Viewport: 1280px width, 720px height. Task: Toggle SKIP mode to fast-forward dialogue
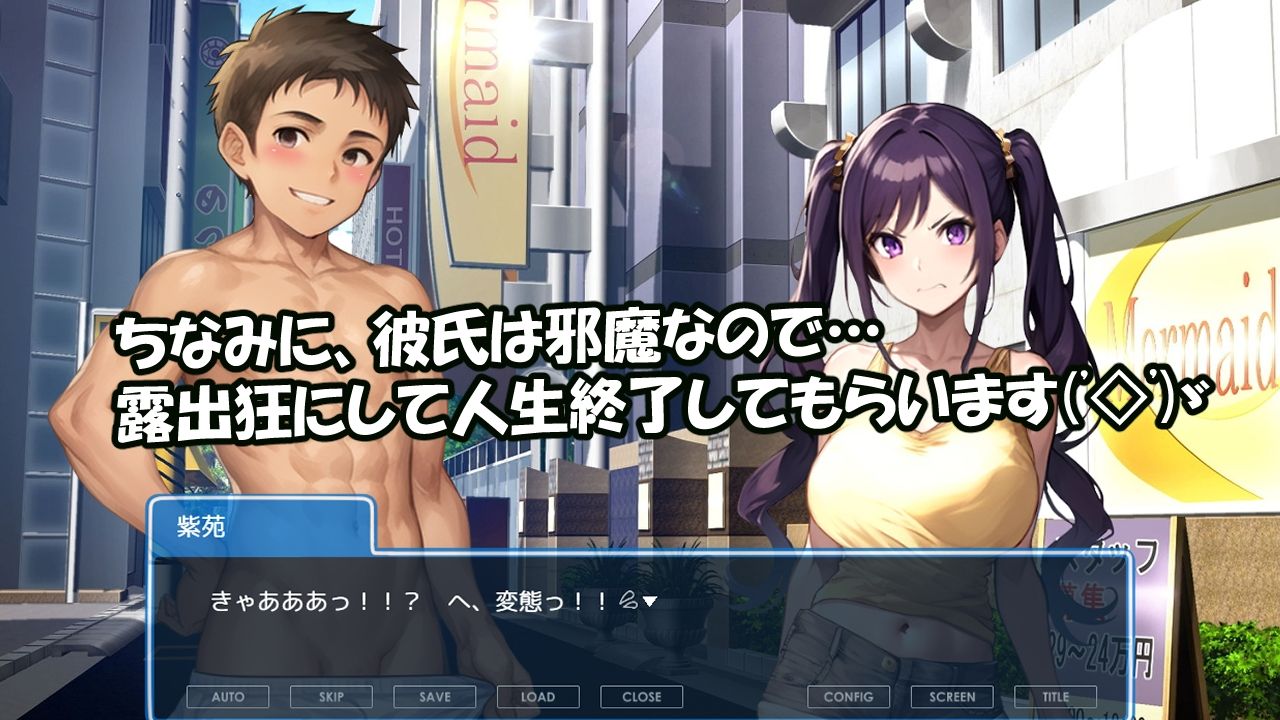333,697
